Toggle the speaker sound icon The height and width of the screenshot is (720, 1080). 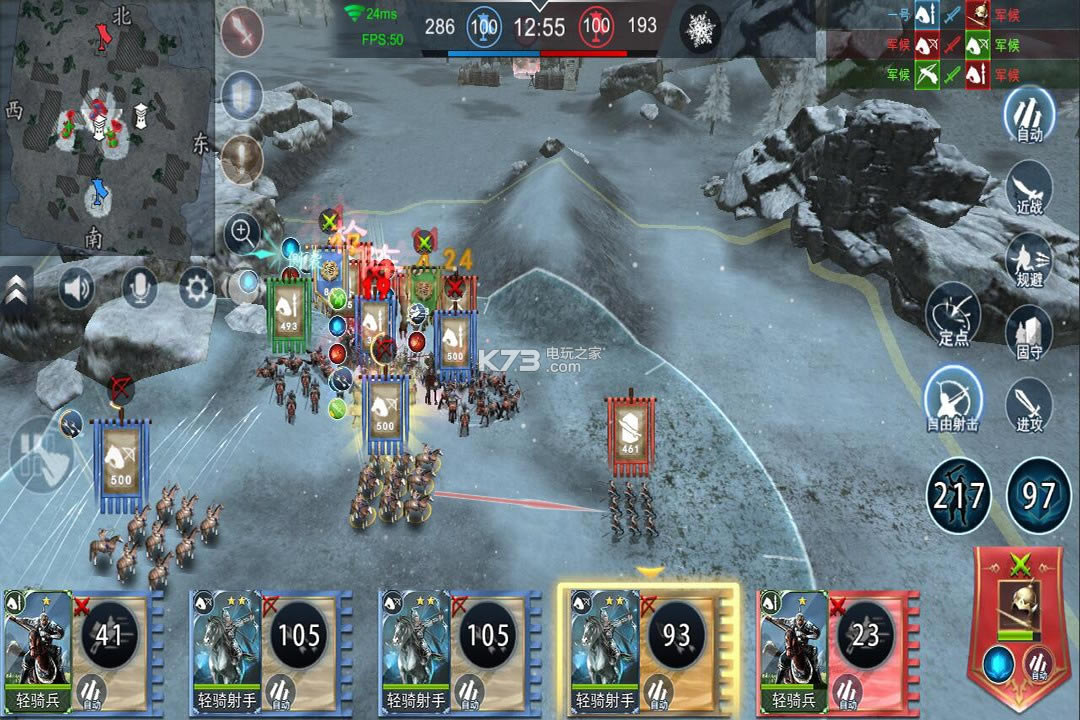[x=77, y=290]
